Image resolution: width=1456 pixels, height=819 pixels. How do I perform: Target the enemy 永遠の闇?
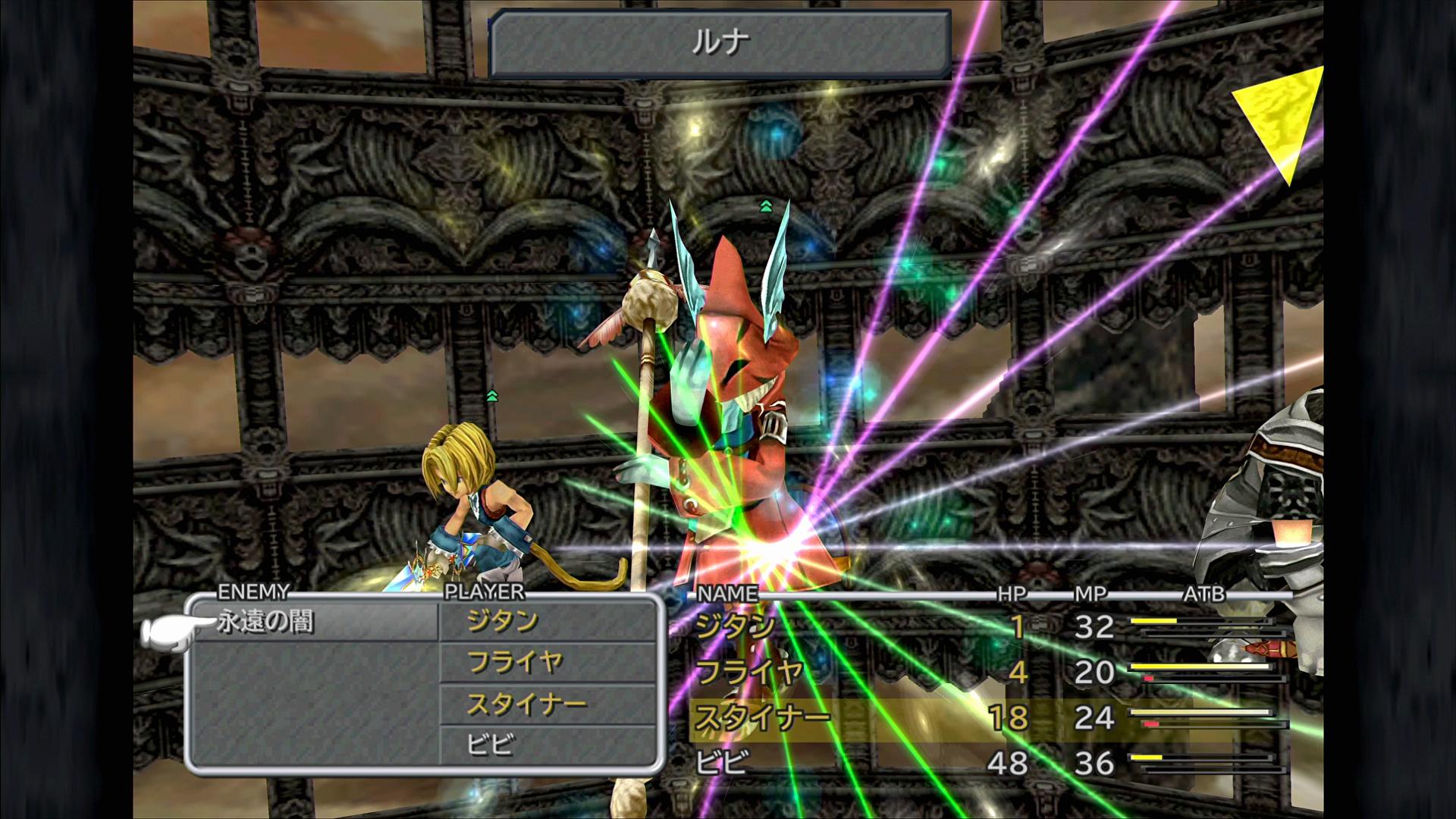point(265,623)
